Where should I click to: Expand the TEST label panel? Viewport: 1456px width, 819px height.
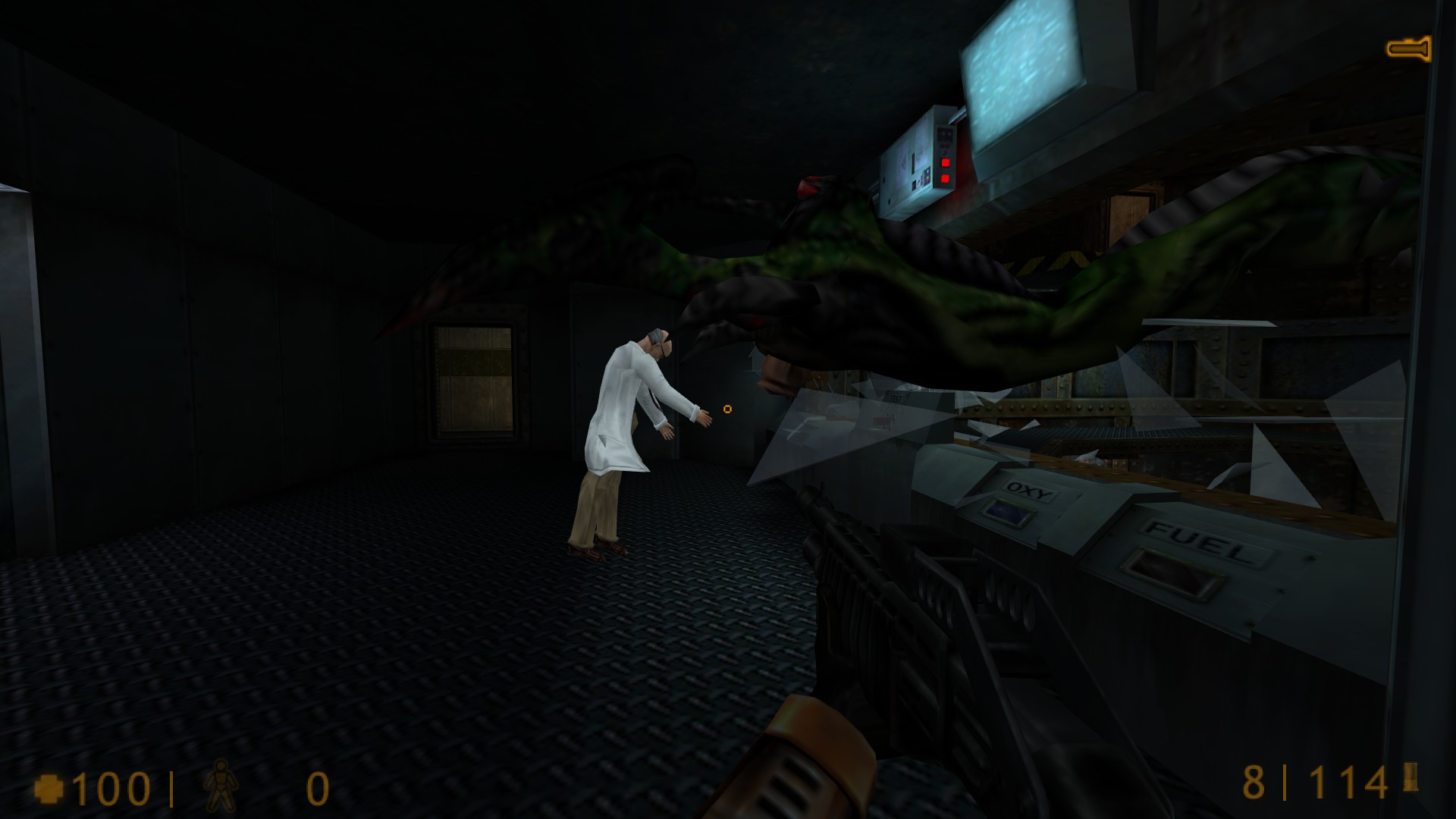(x=896, y=397)
